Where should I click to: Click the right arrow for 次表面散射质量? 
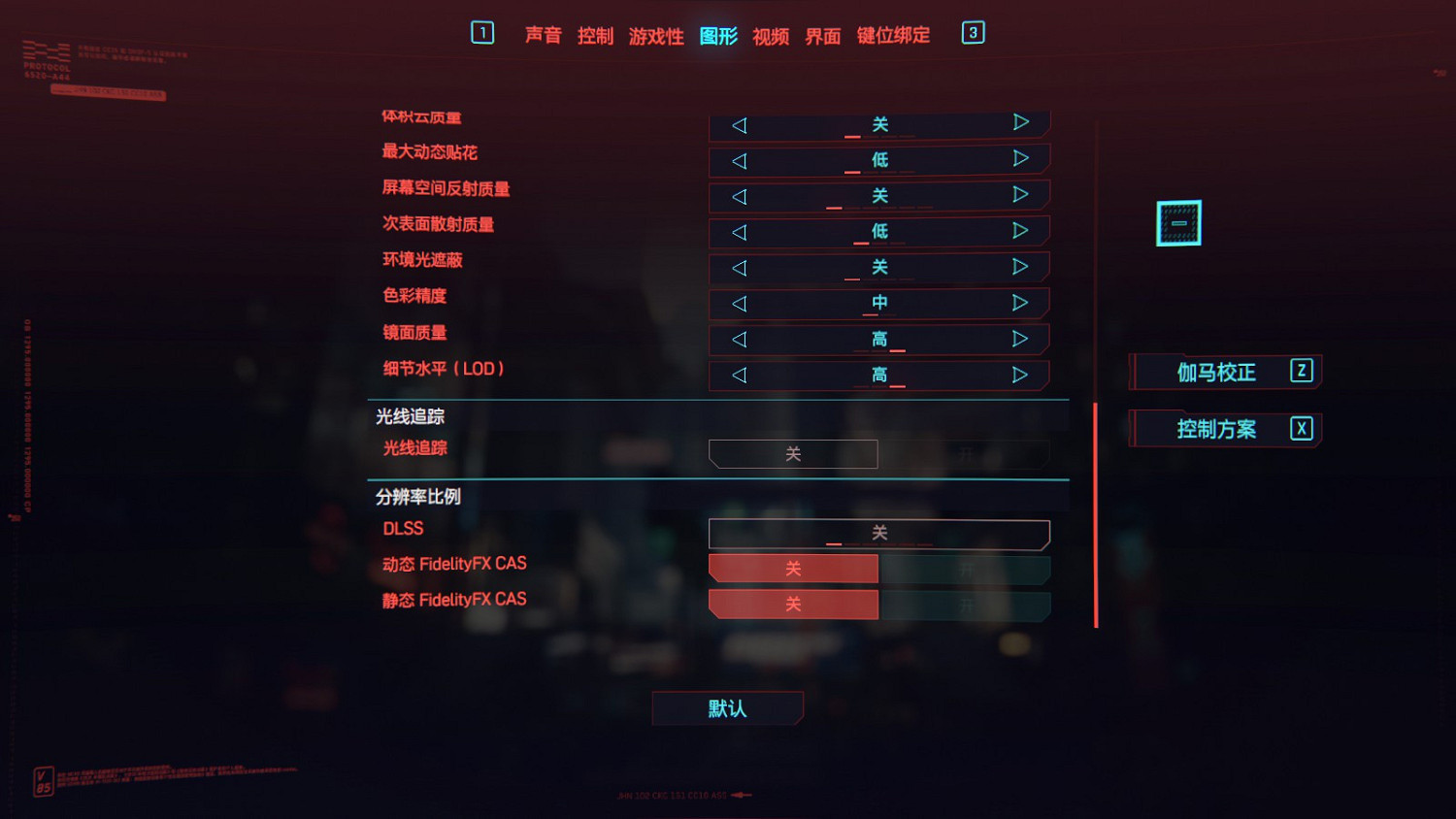click(1019, 231)
